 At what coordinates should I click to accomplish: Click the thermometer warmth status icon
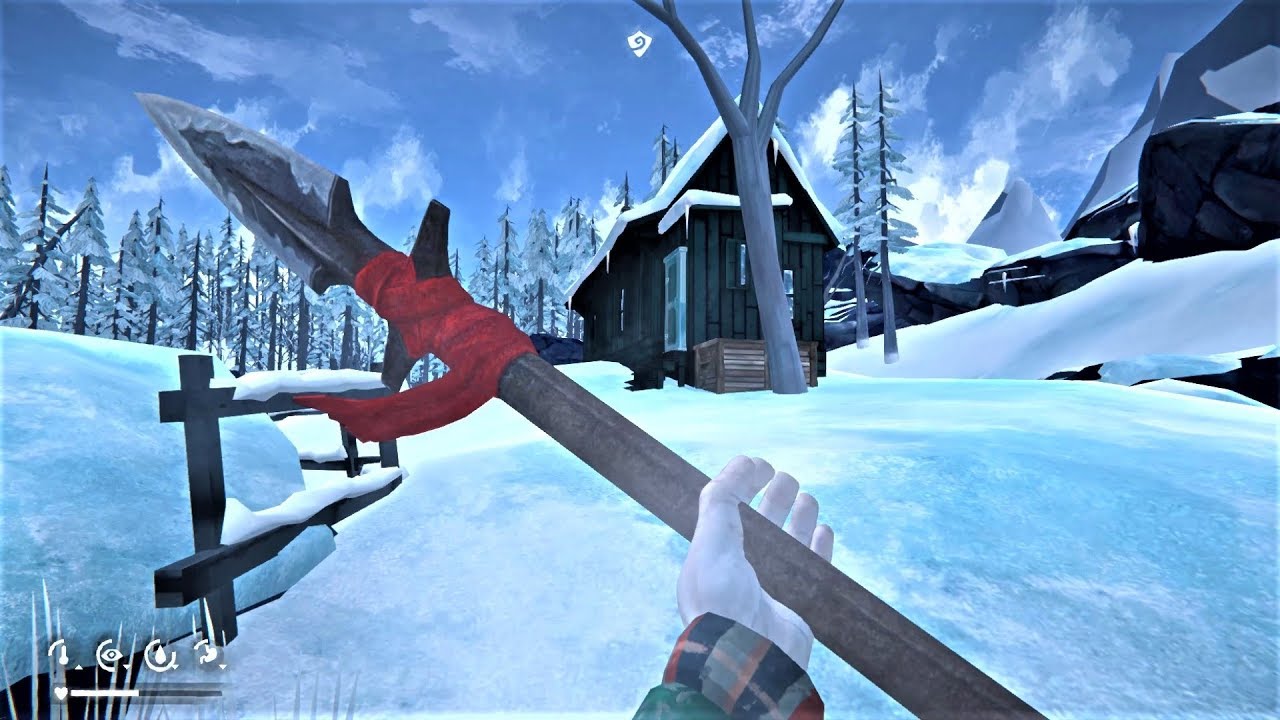tap(60, 654)
